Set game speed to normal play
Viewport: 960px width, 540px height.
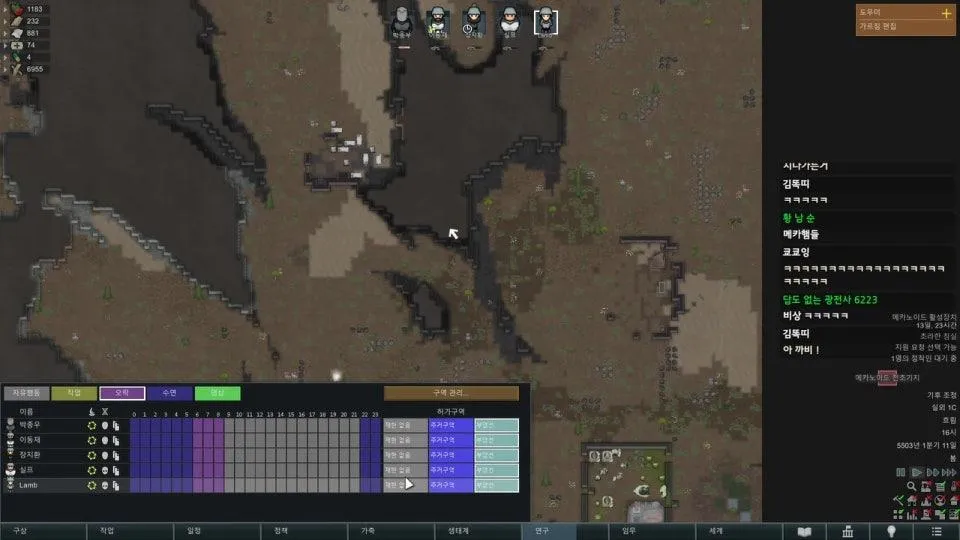916,472
